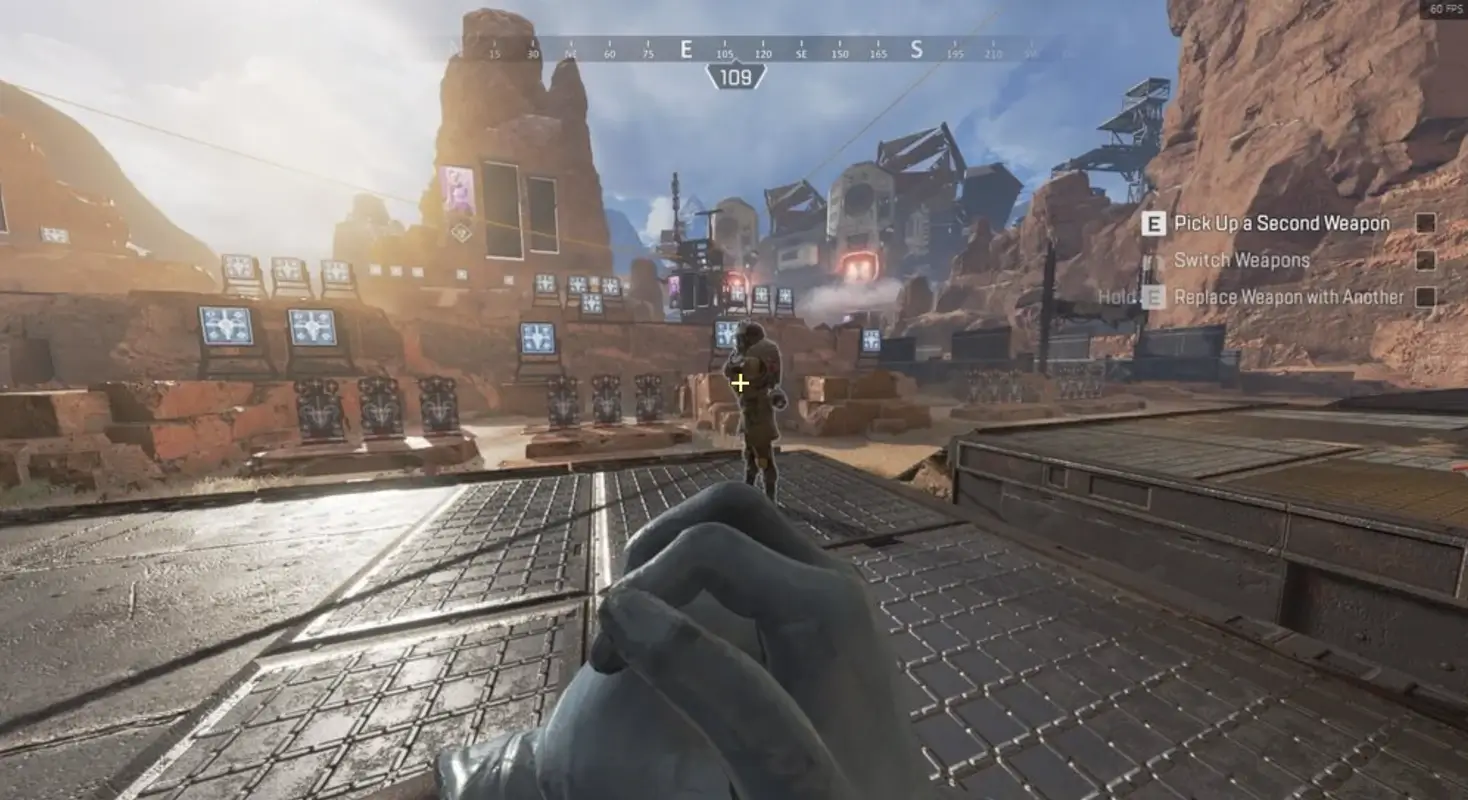
Task: Select the Pick Up a Second Weapon objective text
Action: [x=1283, y=222]
